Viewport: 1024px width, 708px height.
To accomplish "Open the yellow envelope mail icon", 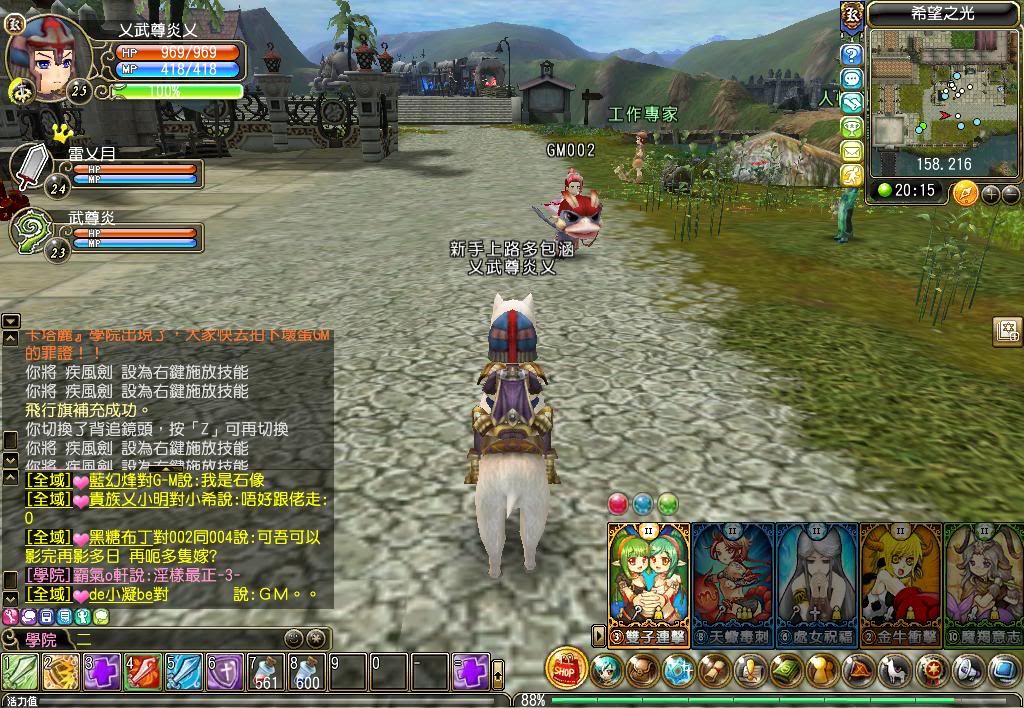I will [x=852, y=151].
